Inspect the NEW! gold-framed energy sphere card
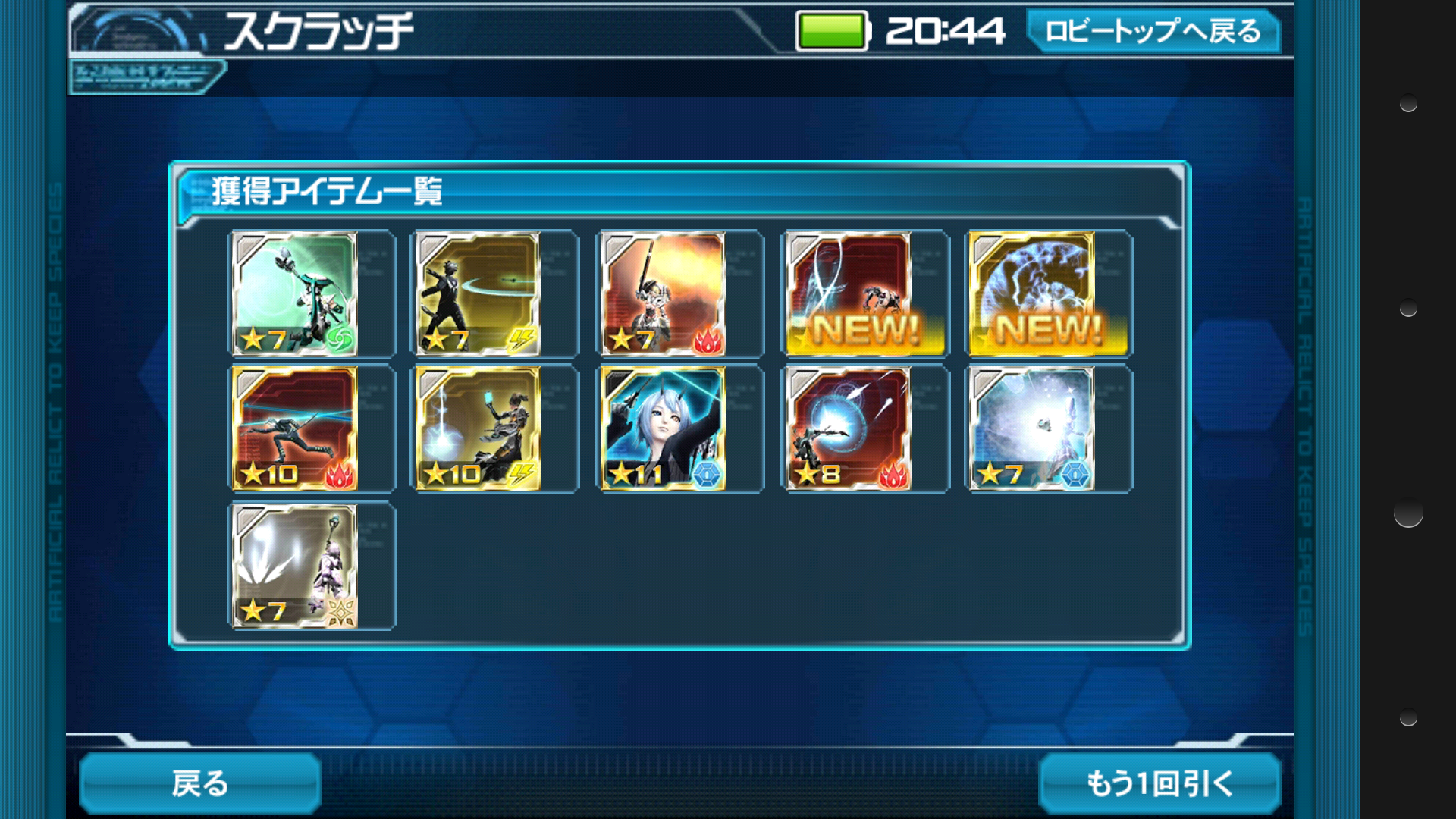The height and width of the screenshot is (819, 1456). coord(1033,294)
